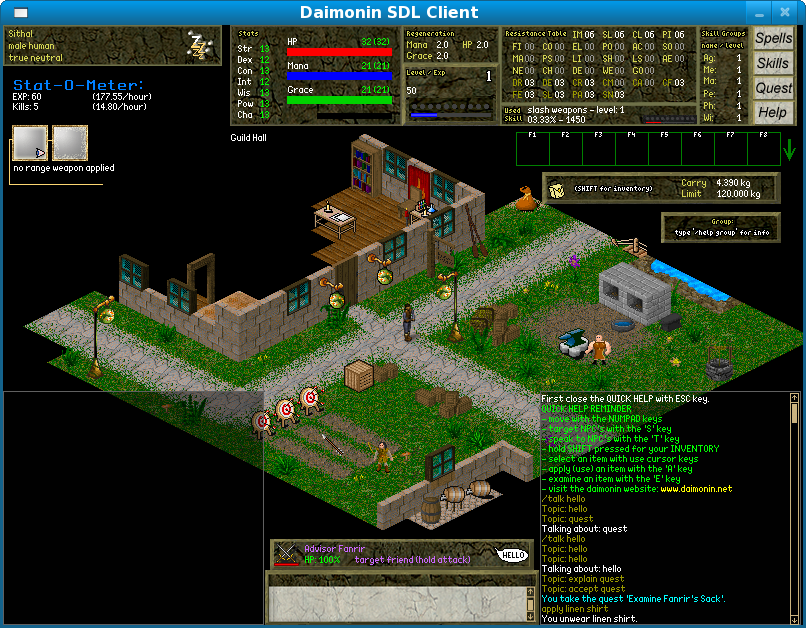The height and width of the screenshot is (628, 806).
Task: Show the Quest log
Action: click(x=772, y=88)
